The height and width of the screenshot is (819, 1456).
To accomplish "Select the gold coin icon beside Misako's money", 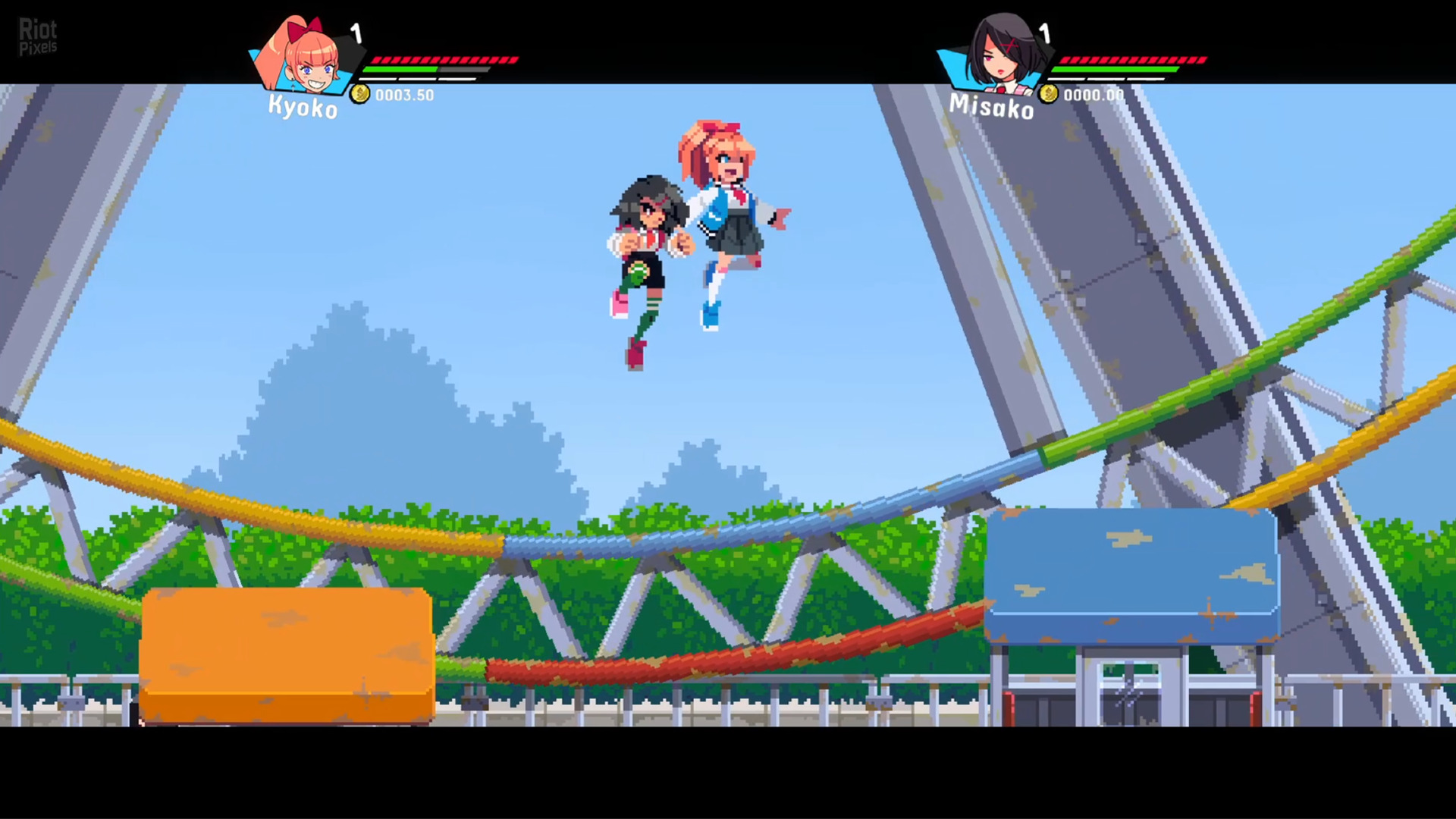I will point(1049,94).
